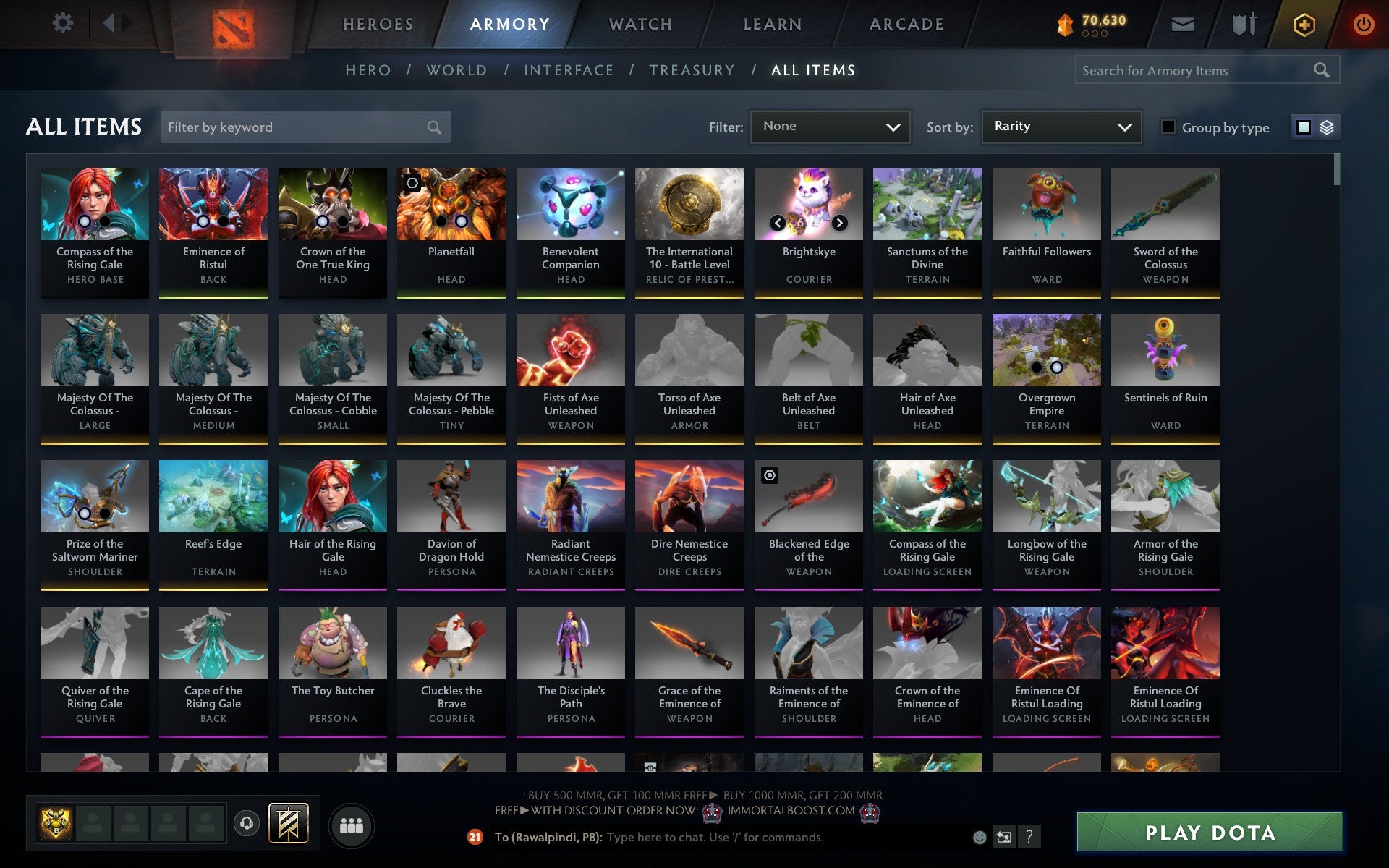1389x868 pixels.
Task: Open the TREASURY section
Action: pyautogui.click(x=692, y=70)
